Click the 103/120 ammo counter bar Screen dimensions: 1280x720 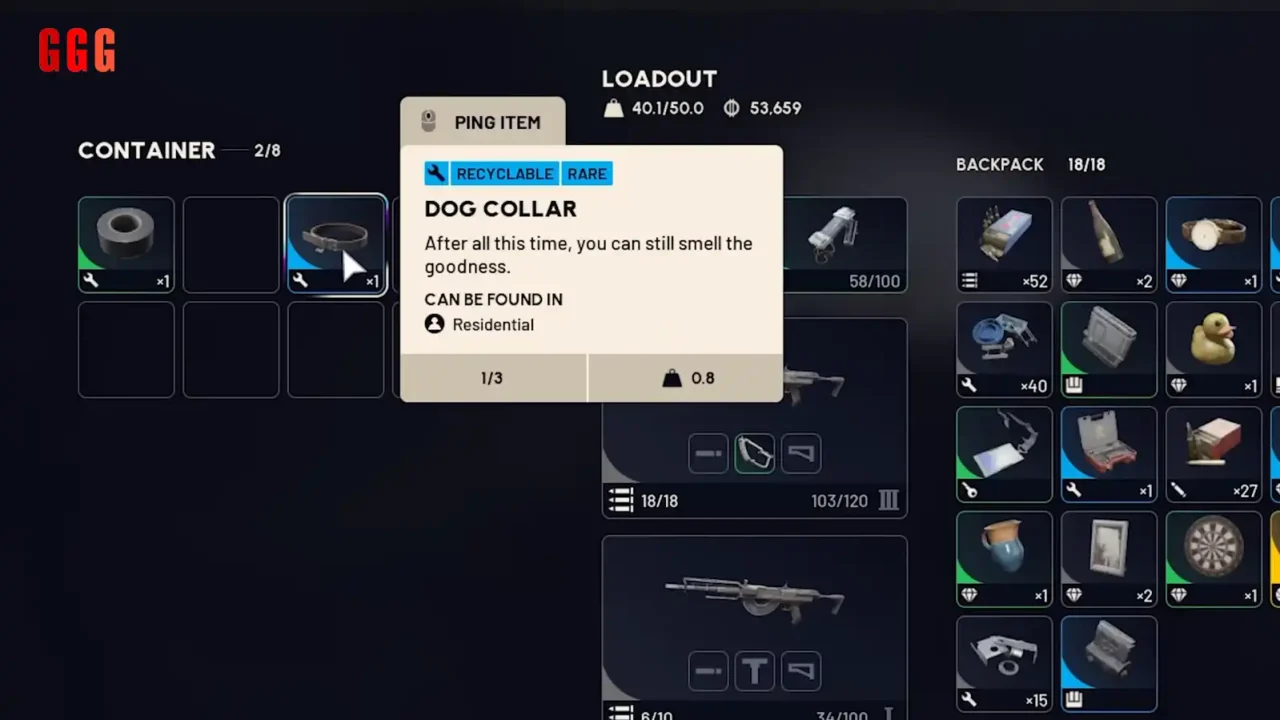pos(839,500)
